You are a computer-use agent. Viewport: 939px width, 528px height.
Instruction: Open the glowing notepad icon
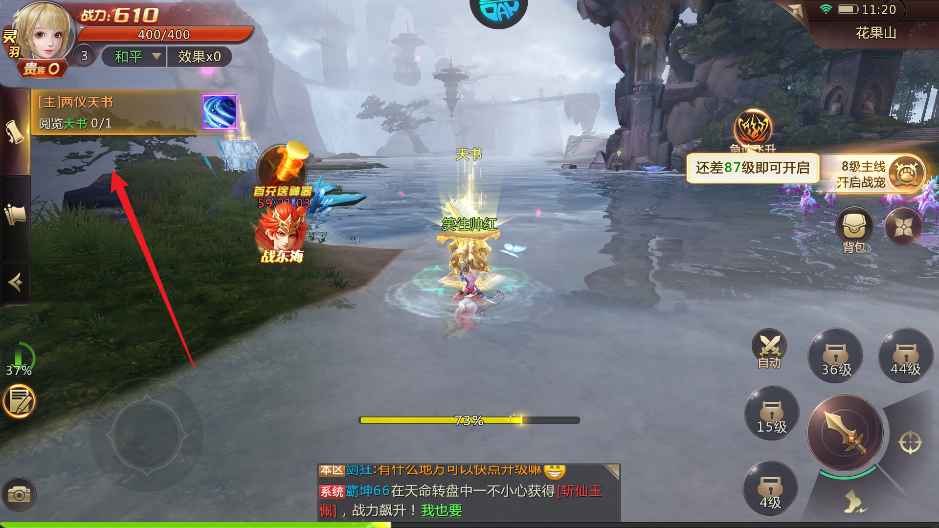[x=19, y=402]
